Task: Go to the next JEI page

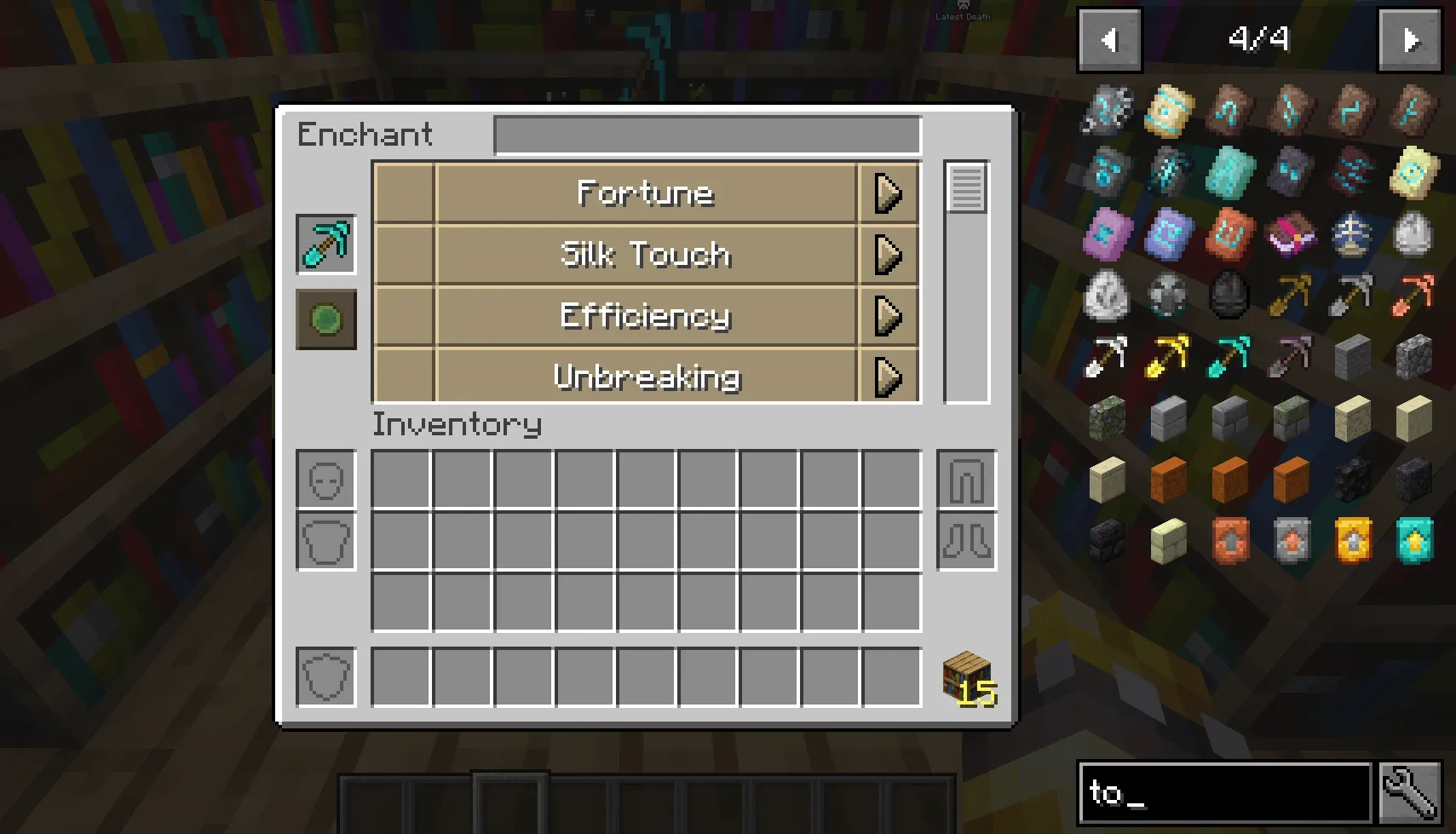Action: (x=1410, y=38)
